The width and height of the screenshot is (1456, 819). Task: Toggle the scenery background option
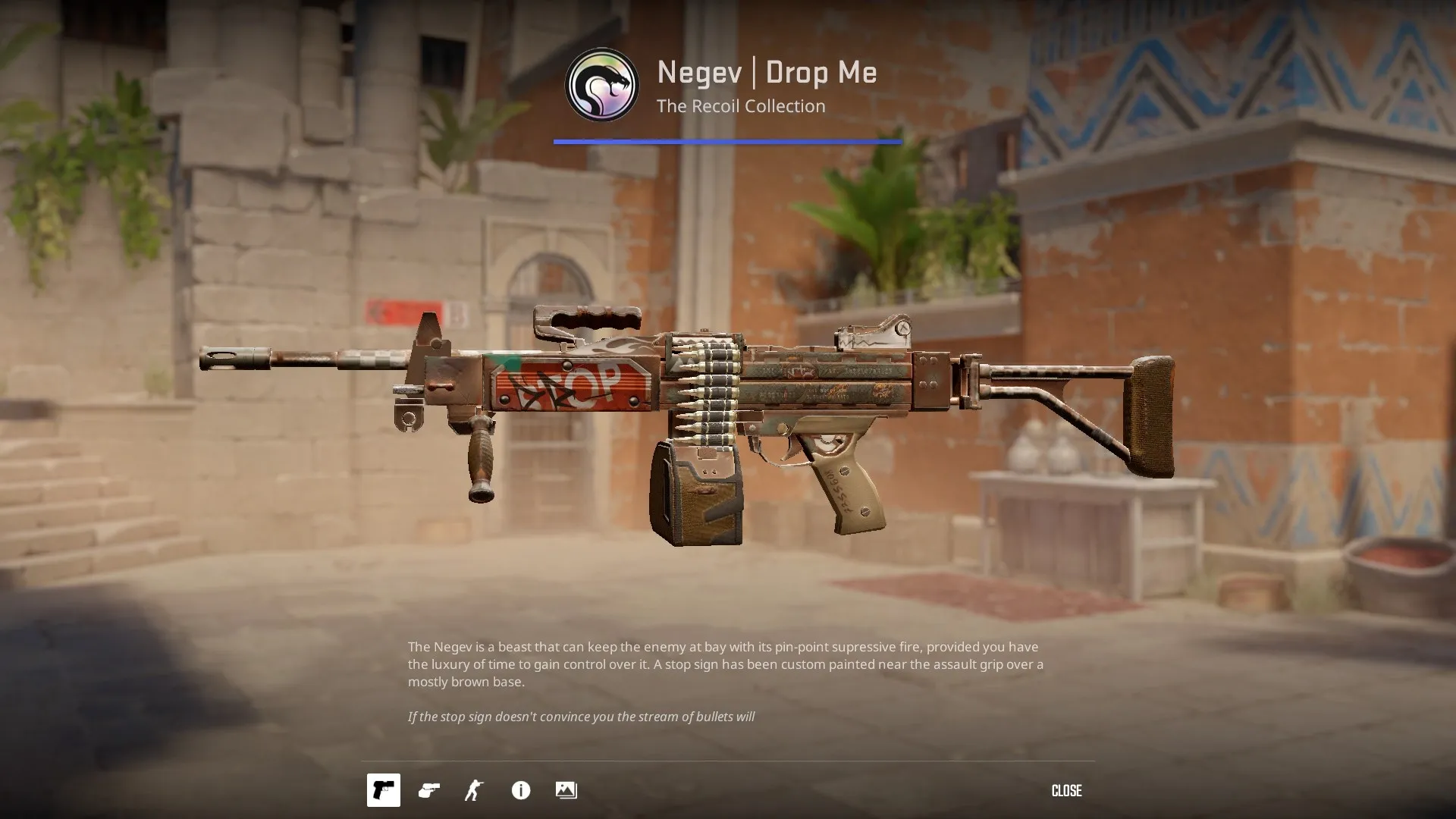(566, 790)
